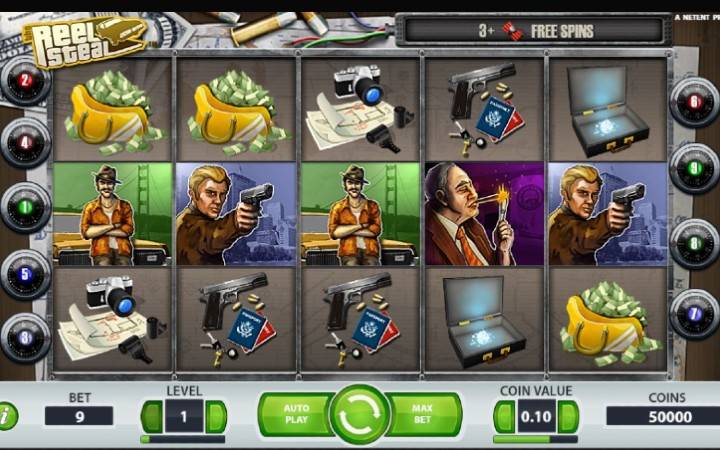Choose the green payline dial 1

tap(25, 207)
